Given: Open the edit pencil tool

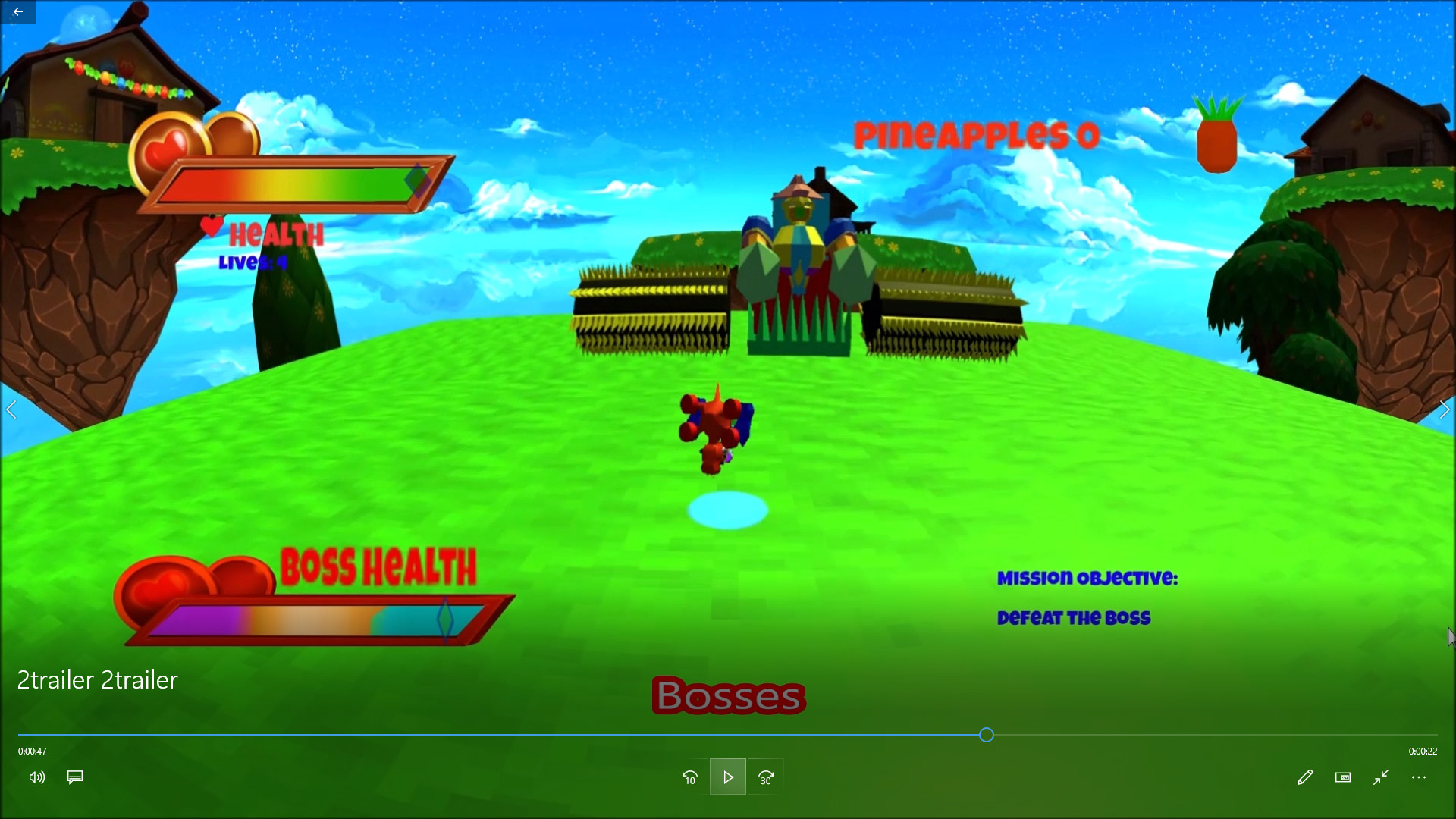Looking at the screenshot, I should click(1305, 777).
